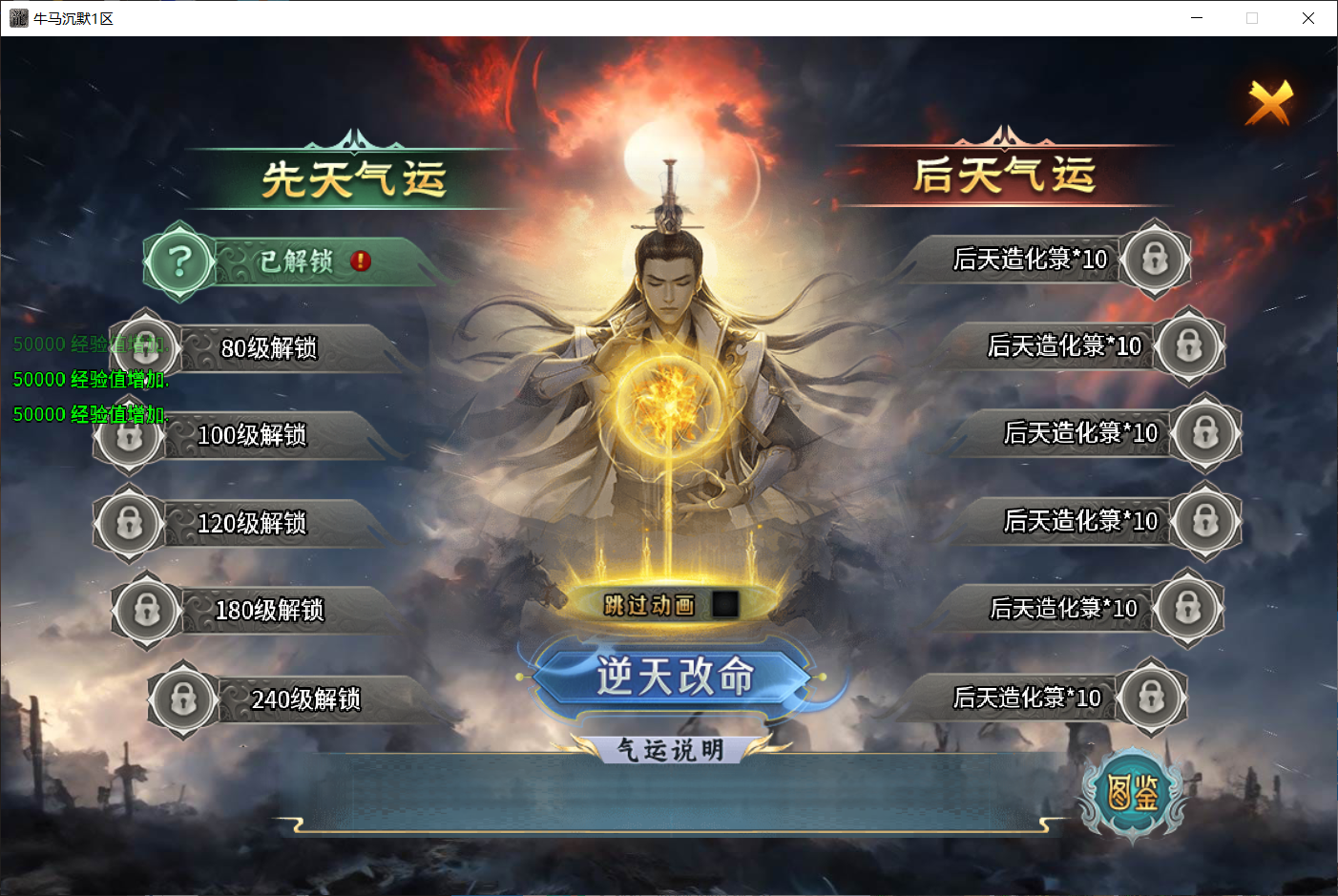This screenshot has width=1338, height=896.
Task: Click the lock icon on 120级解锁 row
Action: click(x=129, y=524)
